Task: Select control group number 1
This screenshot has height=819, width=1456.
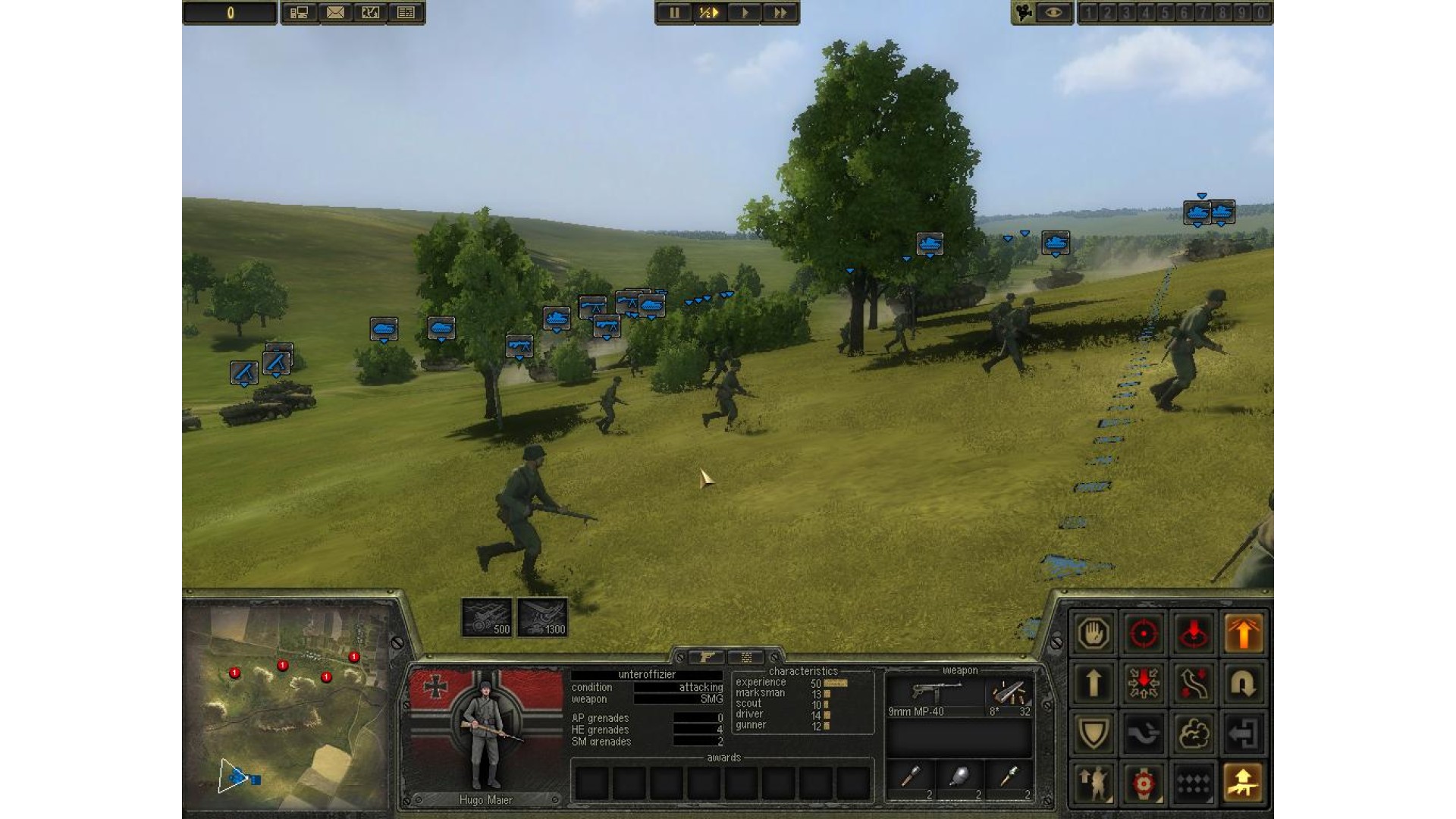Action: (1089, 13)
